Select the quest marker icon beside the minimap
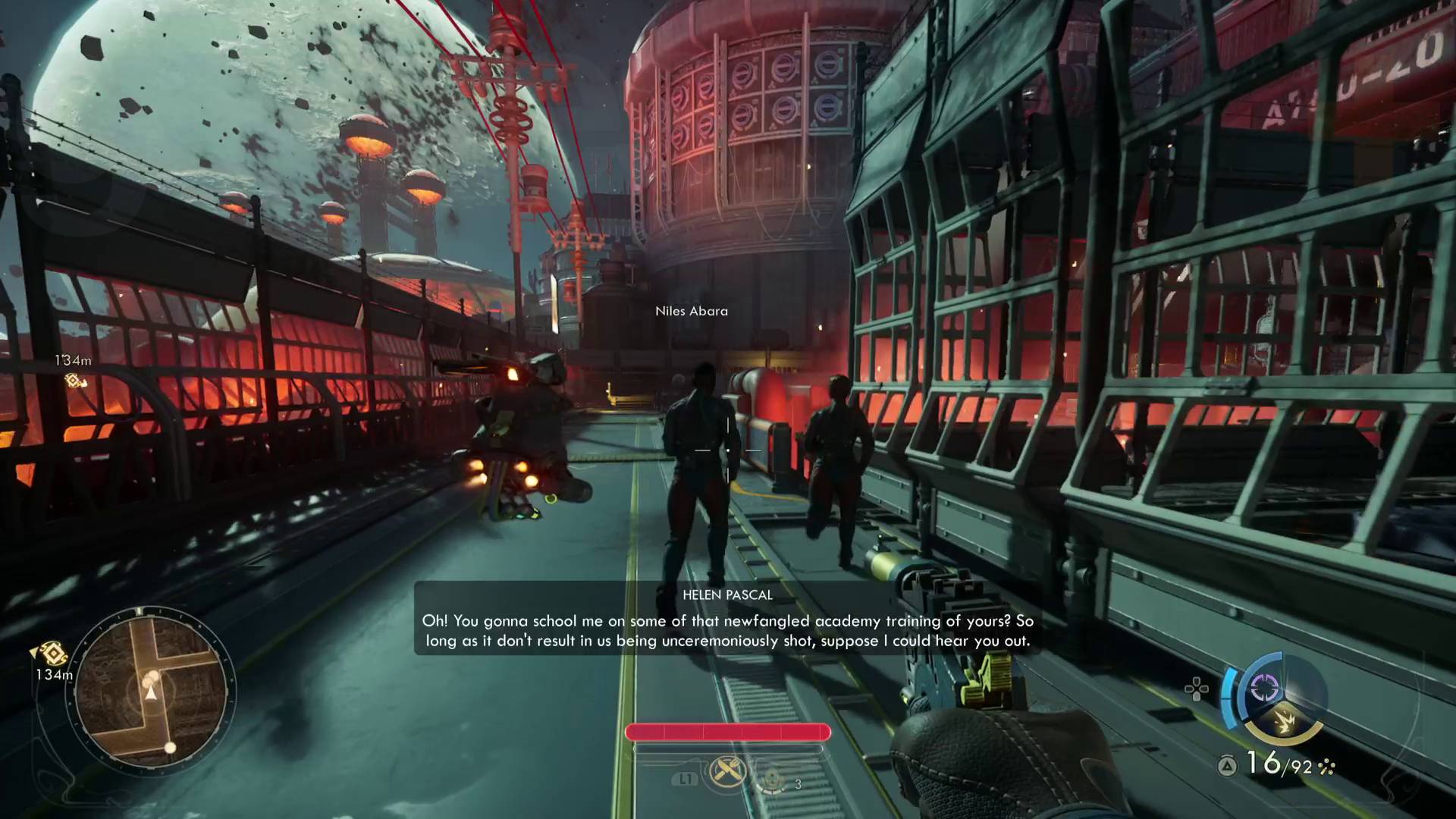1456x819 pixels. click(x=51, y=653)
